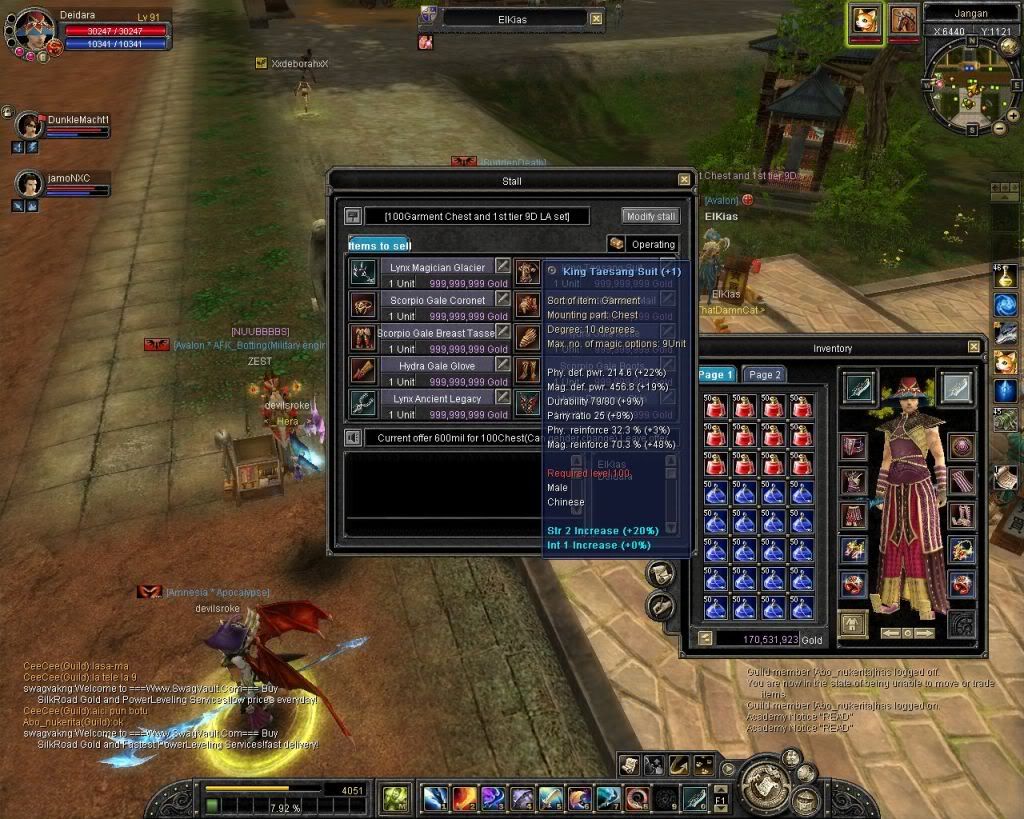Open inventory Page 2 tab
The width and height of the screenshot is (1024, 819).
tap(765, 374)
